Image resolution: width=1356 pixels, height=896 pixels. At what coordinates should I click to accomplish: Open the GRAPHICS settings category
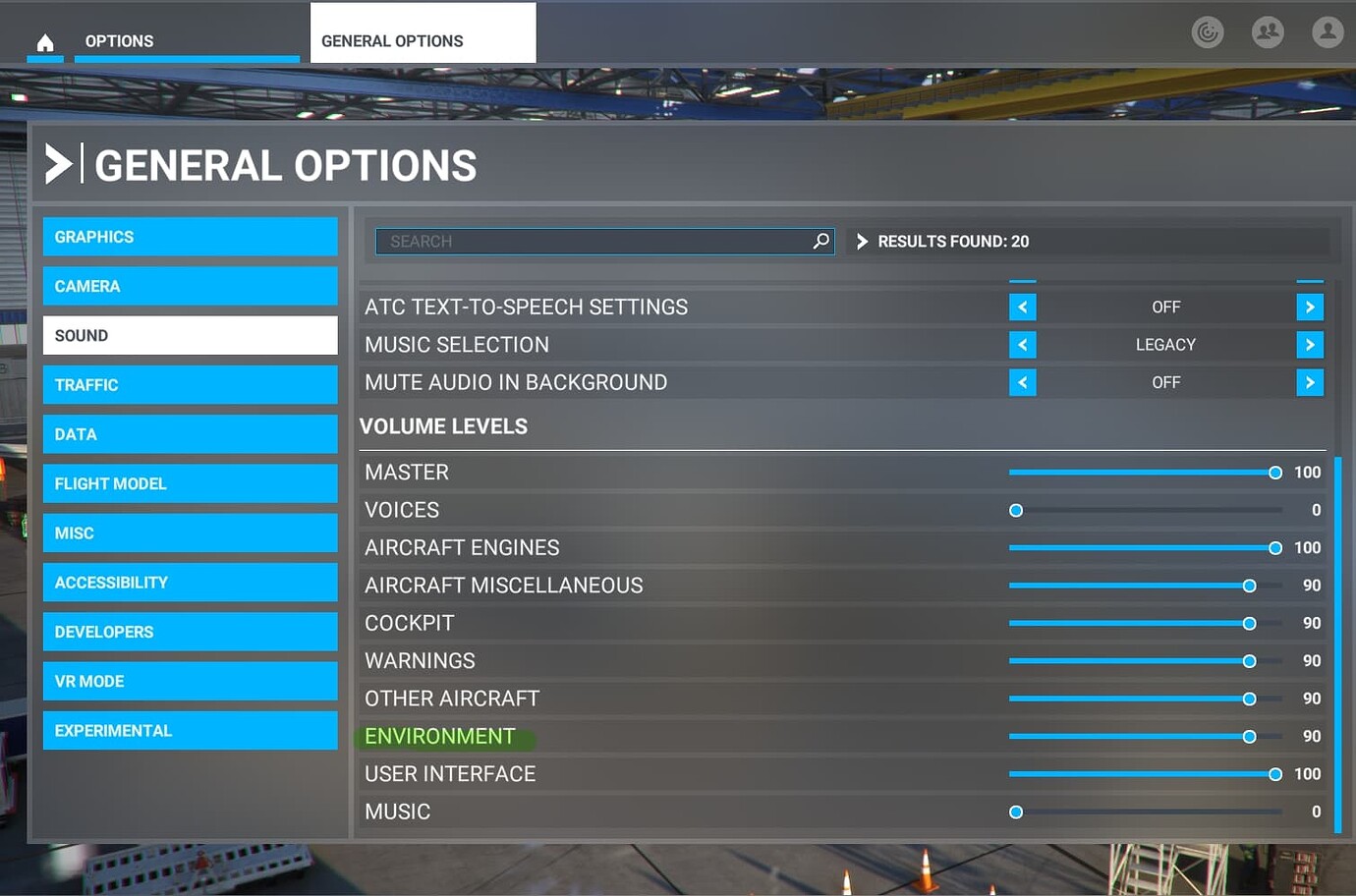click(x=190, y=236)
